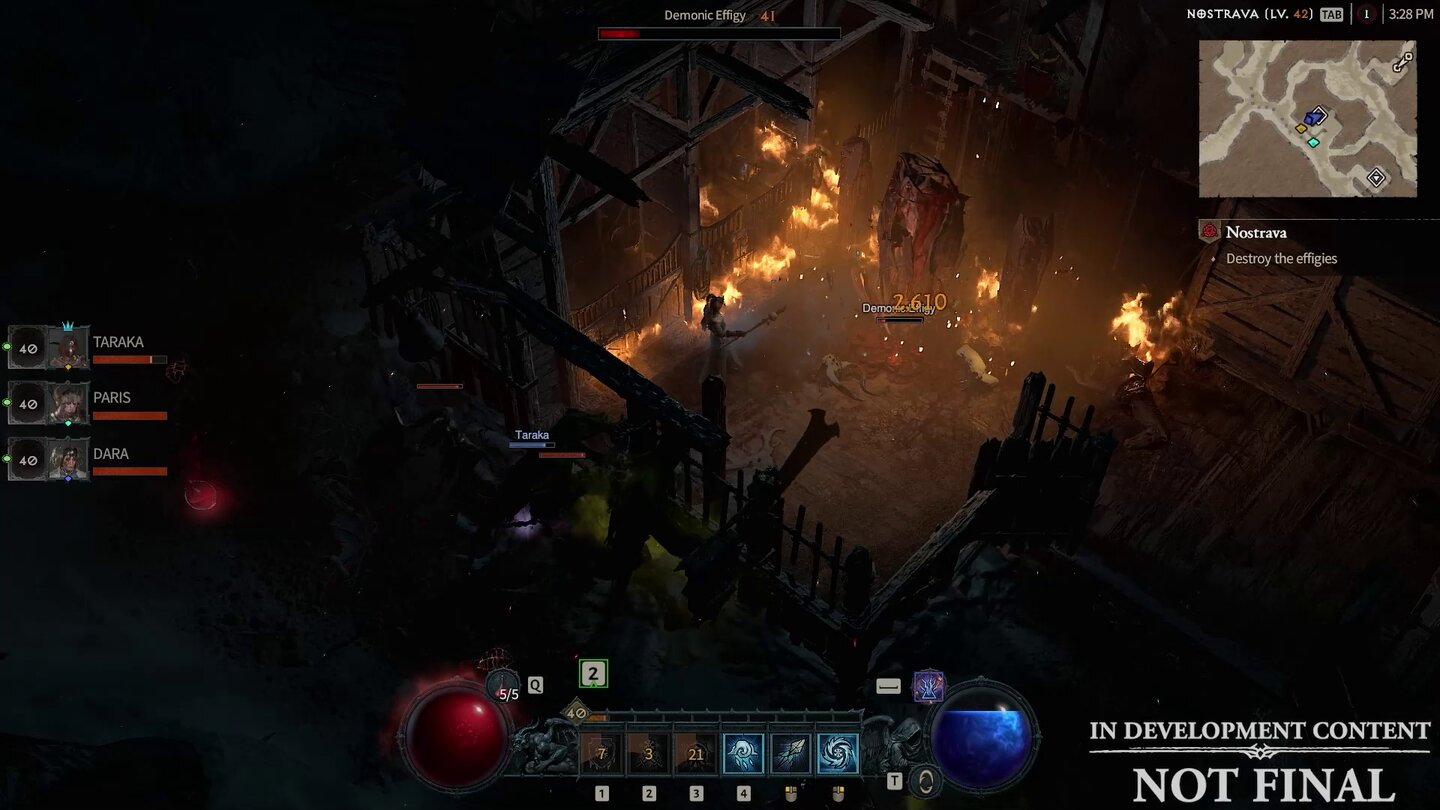Select the dungeon entrance marker on minimap
The height and width of the screenshot is (810, 1440).
click(1376, 178)
